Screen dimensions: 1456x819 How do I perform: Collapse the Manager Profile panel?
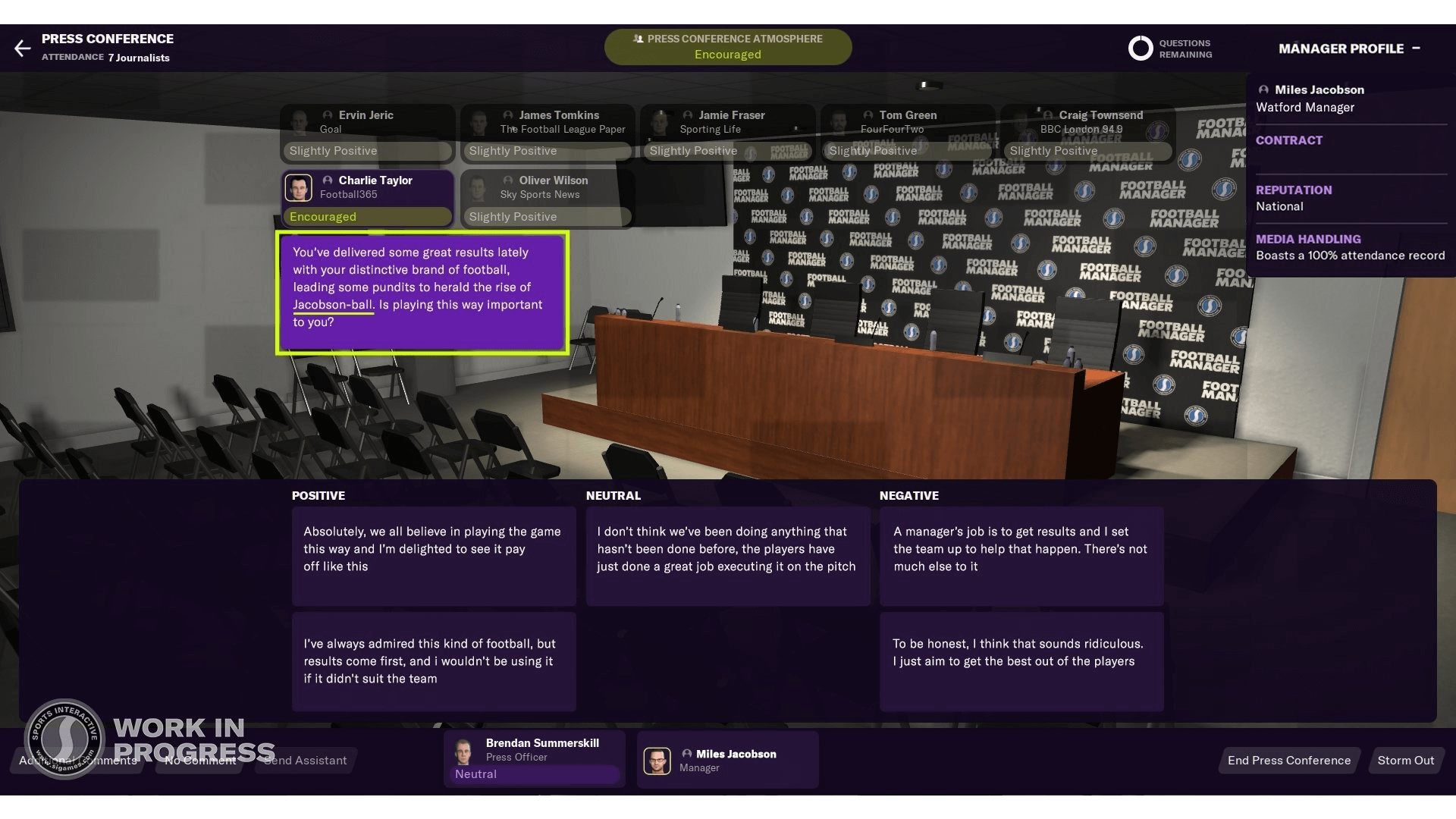coord(1417,47)
